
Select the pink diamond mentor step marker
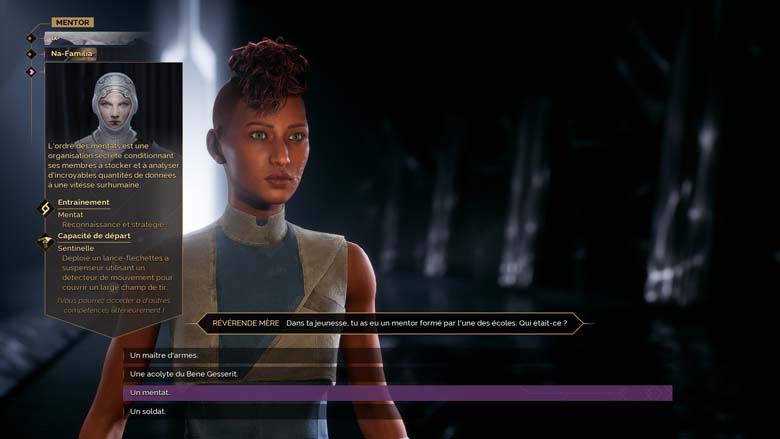point(31,71)
